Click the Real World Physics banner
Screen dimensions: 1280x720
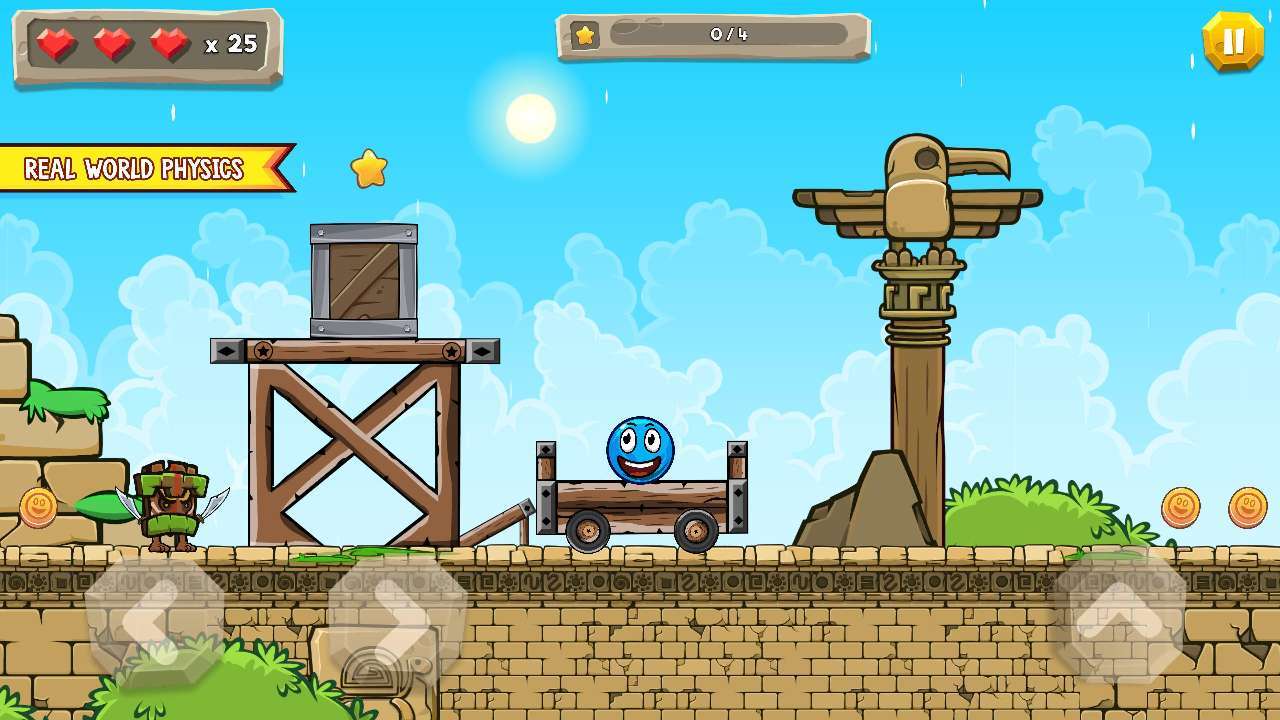pyautogui.click(x=137, y=169)
